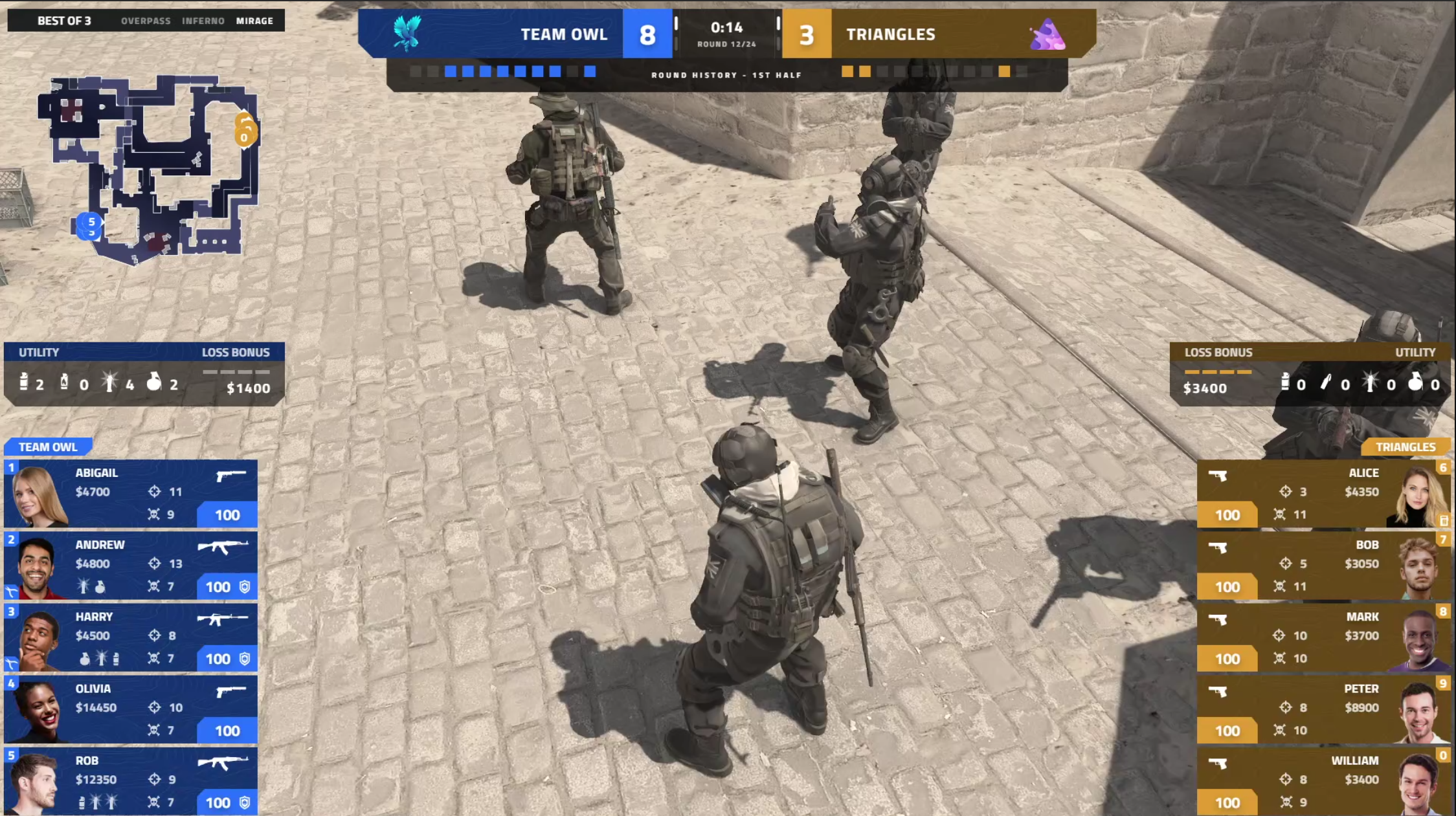Switch view to Bob's player row
Image resolution: width=1456 pixels, height=816 pixels.
point(1323,566)
